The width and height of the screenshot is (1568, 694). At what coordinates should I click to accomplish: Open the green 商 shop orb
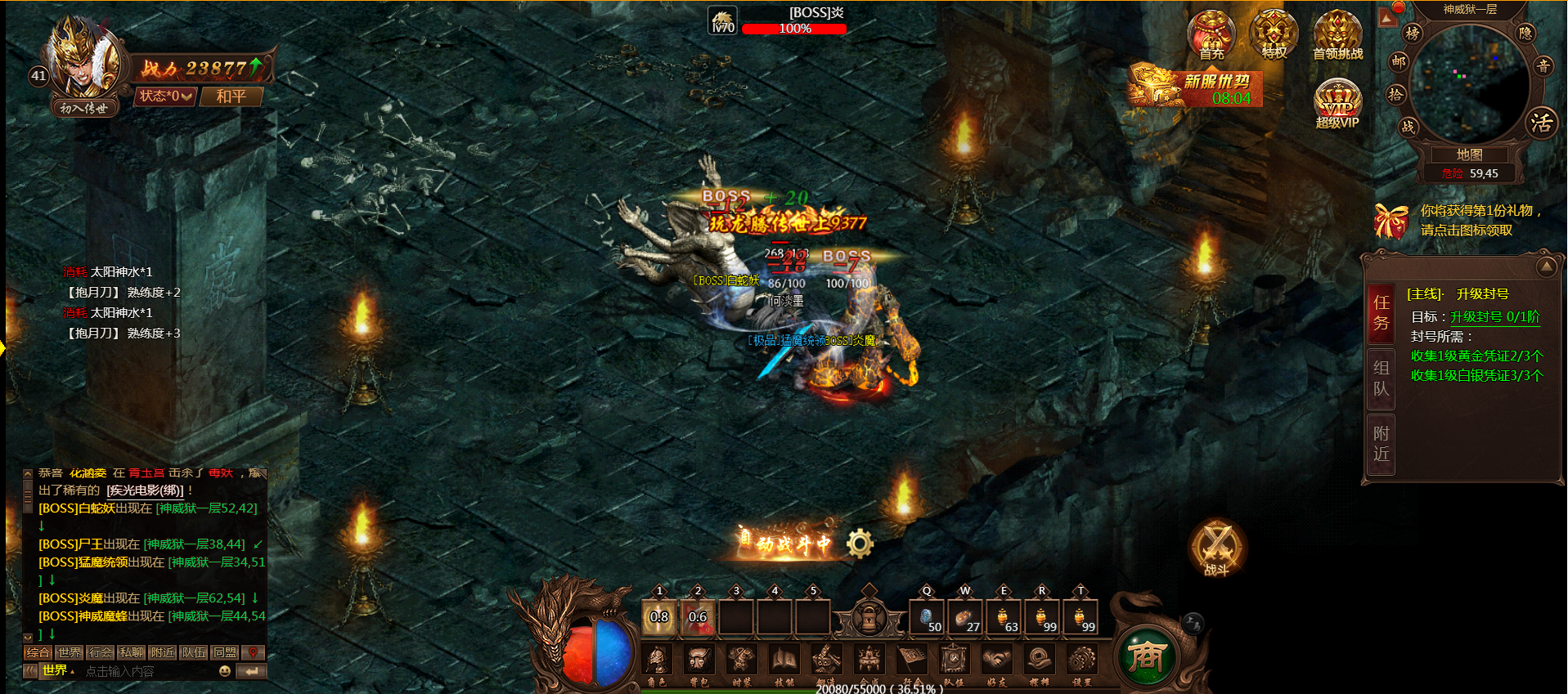[x=1146, y=656]
